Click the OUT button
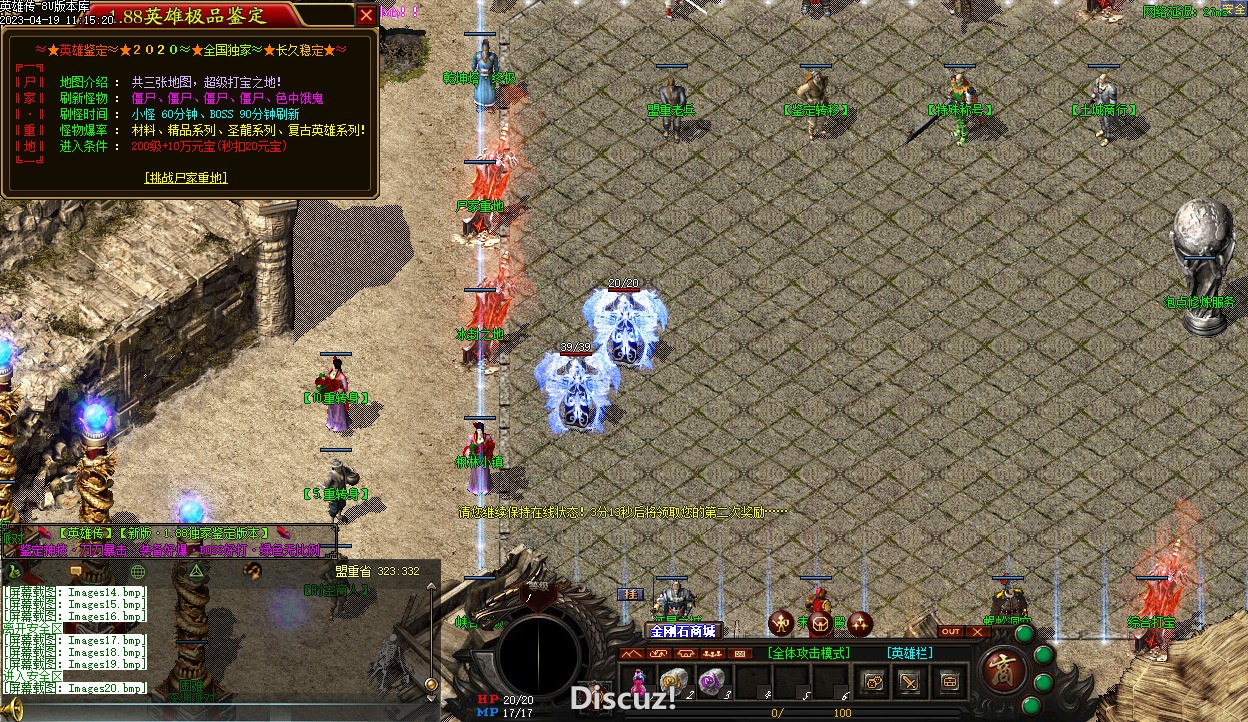1248x722 pixels. [950, 632]
